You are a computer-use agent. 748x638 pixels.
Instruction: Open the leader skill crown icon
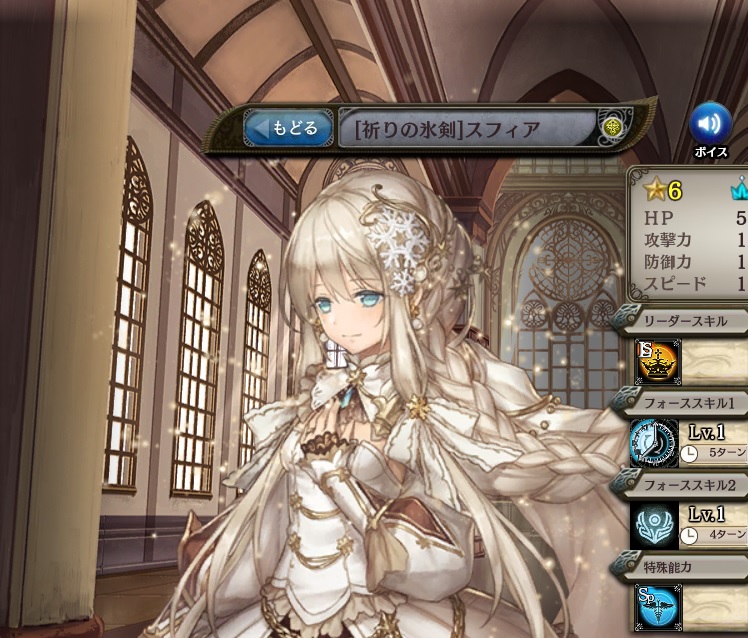[658, 362]
